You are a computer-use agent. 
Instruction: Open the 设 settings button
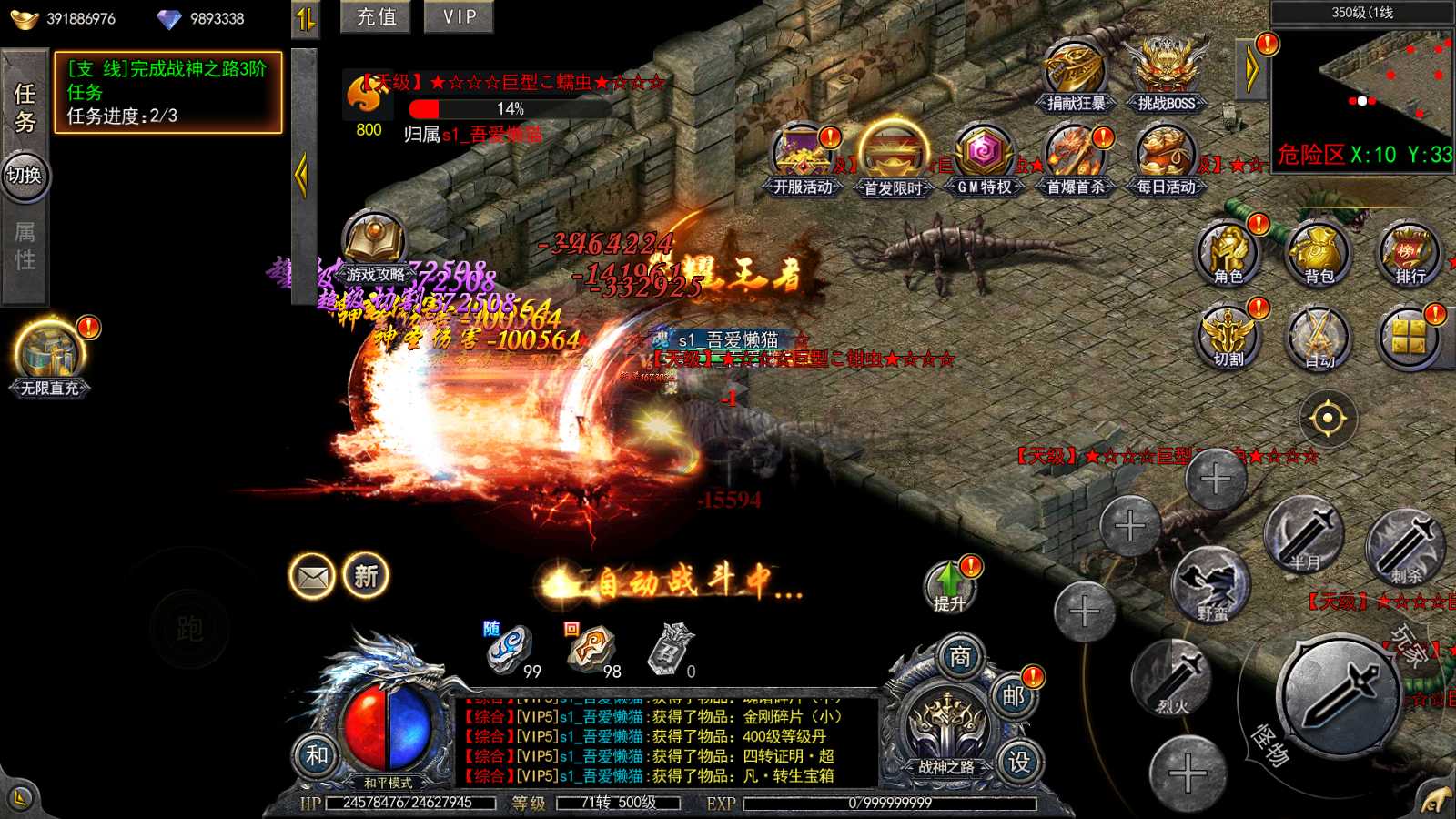[1019, 761]
